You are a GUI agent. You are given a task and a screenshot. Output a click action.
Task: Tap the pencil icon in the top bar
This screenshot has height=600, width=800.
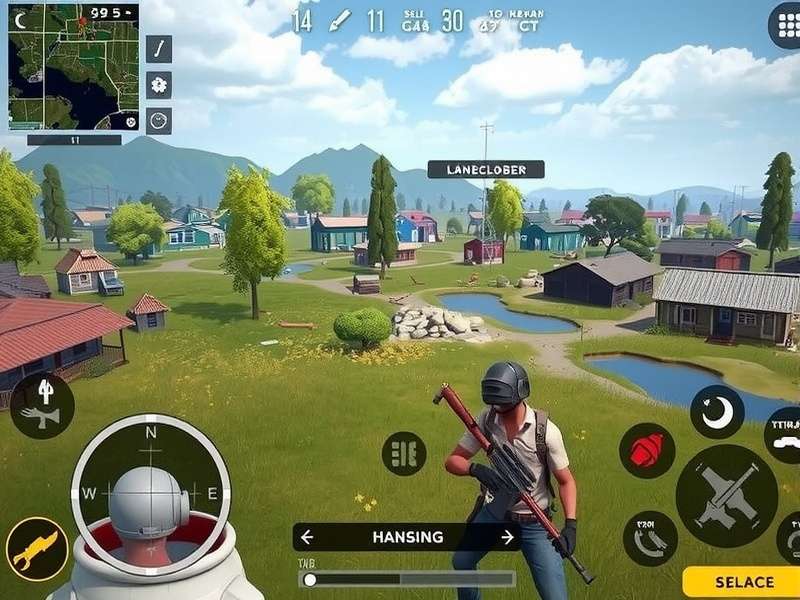(x=340, y=20)
